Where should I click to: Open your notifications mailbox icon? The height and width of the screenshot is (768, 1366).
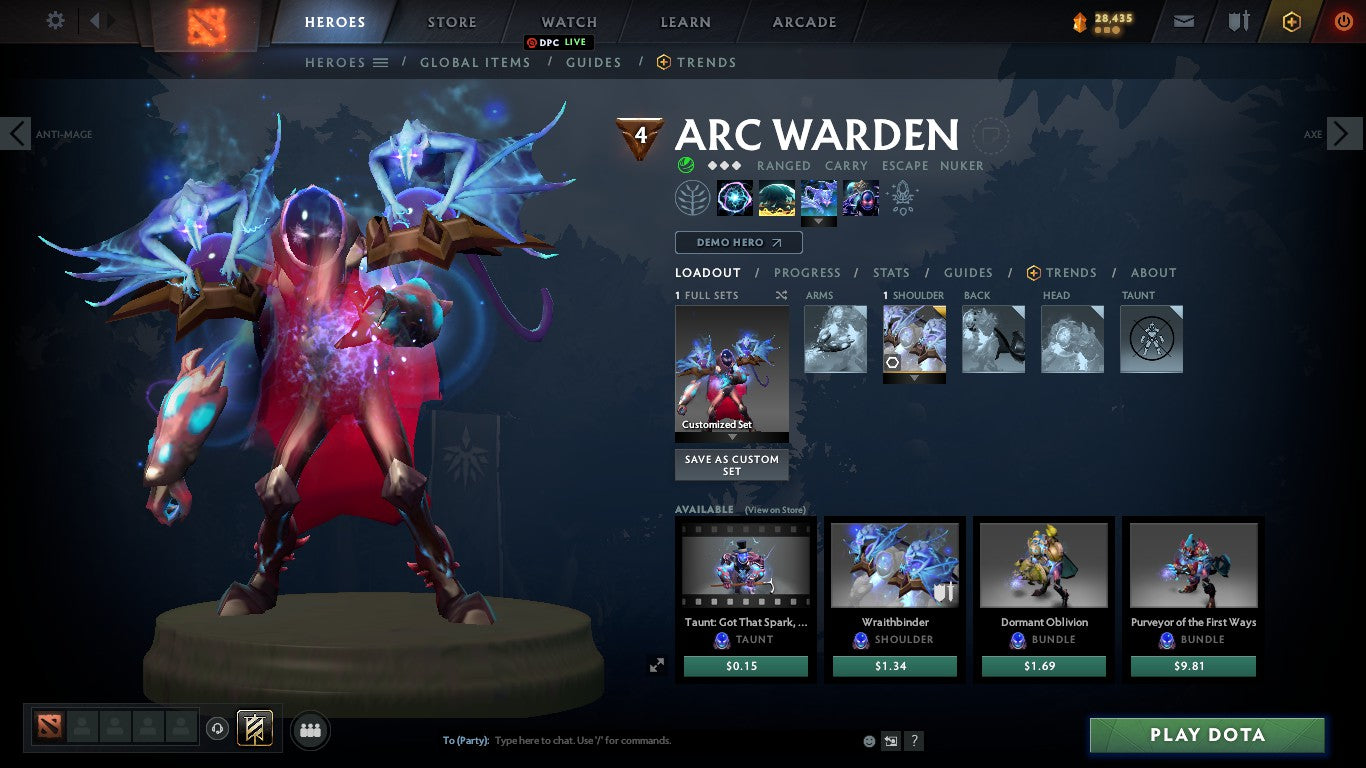(x=1183, y=20)
